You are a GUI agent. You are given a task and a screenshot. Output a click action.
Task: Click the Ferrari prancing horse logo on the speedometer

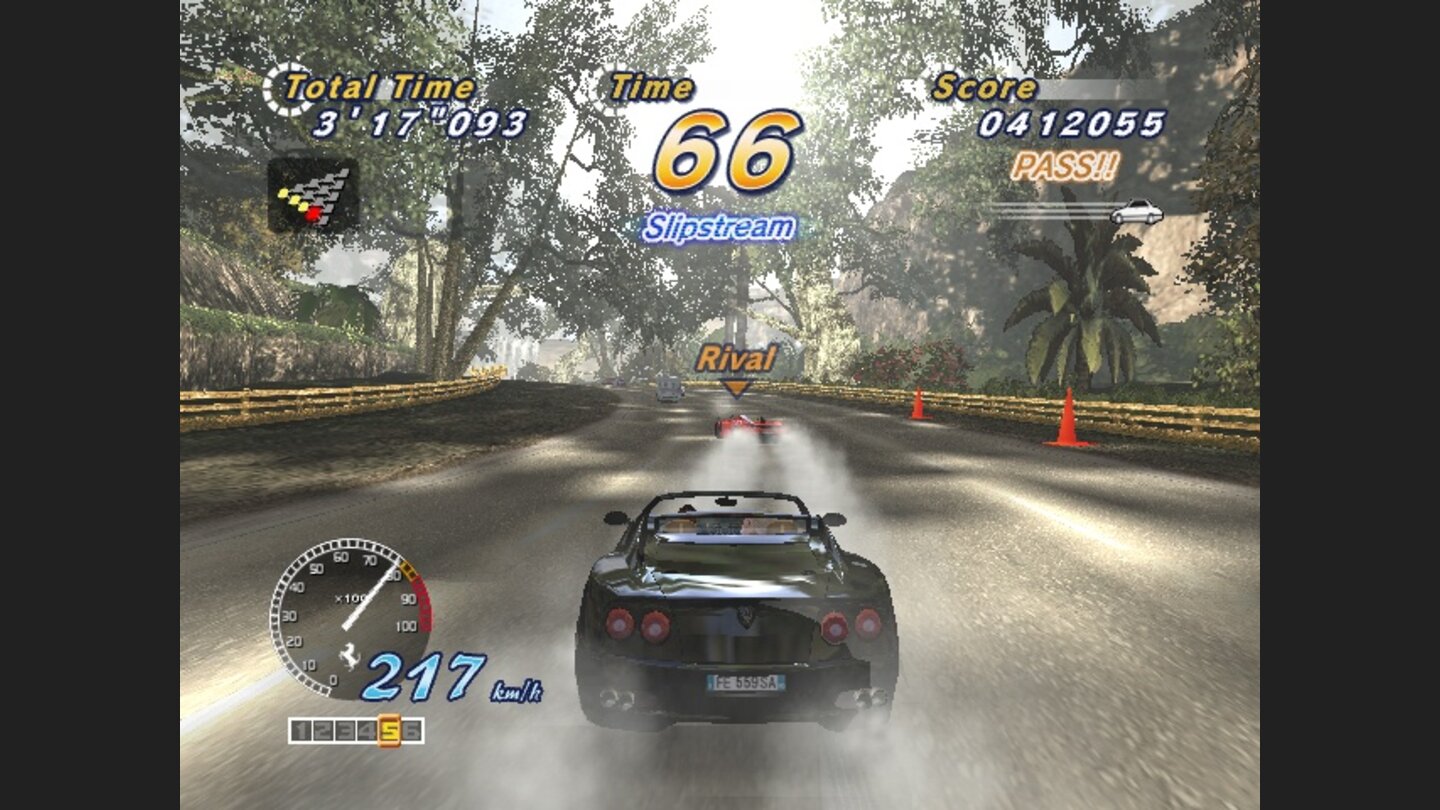(x=349, y=657)
